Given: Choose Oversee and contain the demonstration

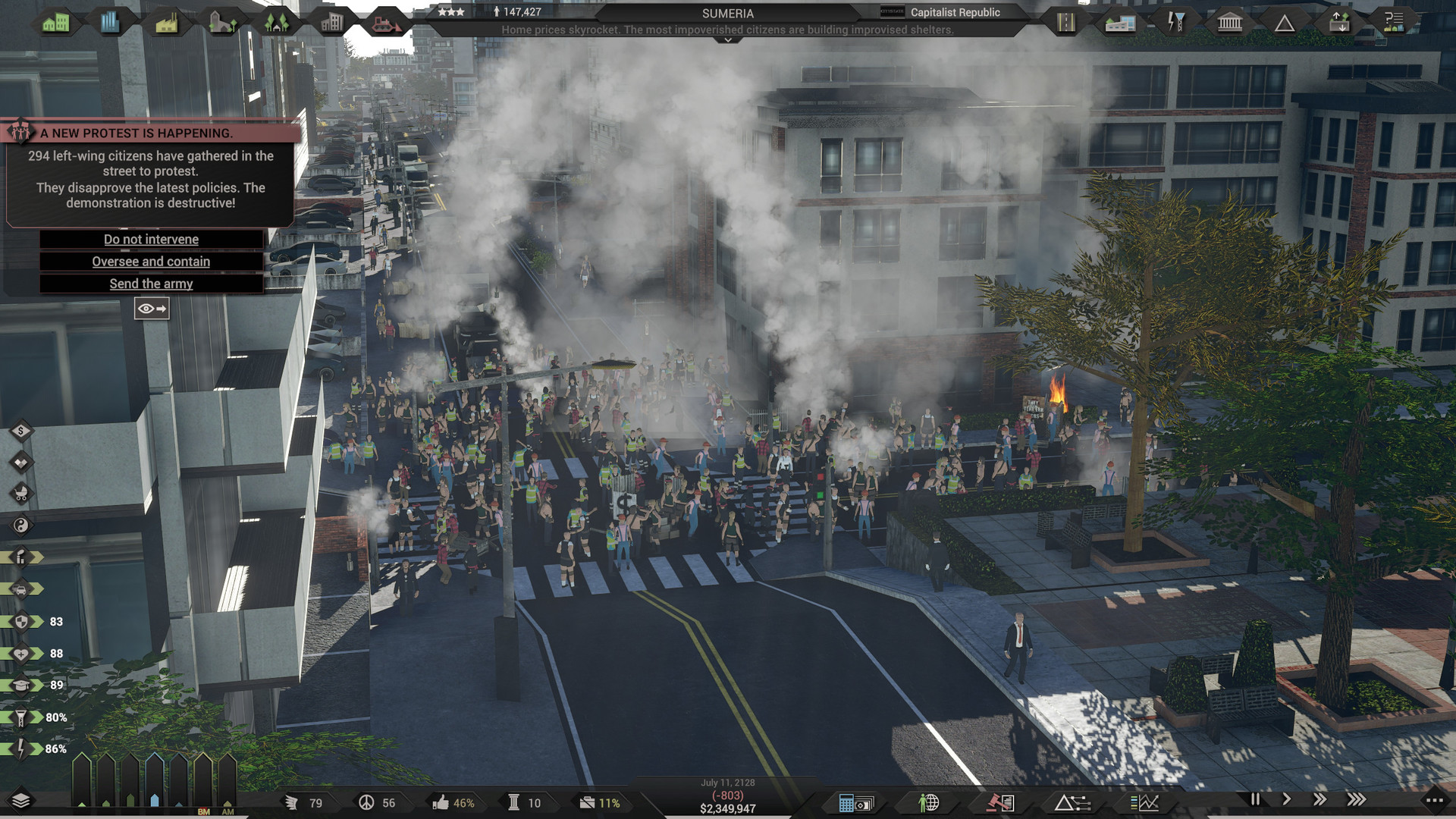Looking at the screenshot, I should [151, 261].
